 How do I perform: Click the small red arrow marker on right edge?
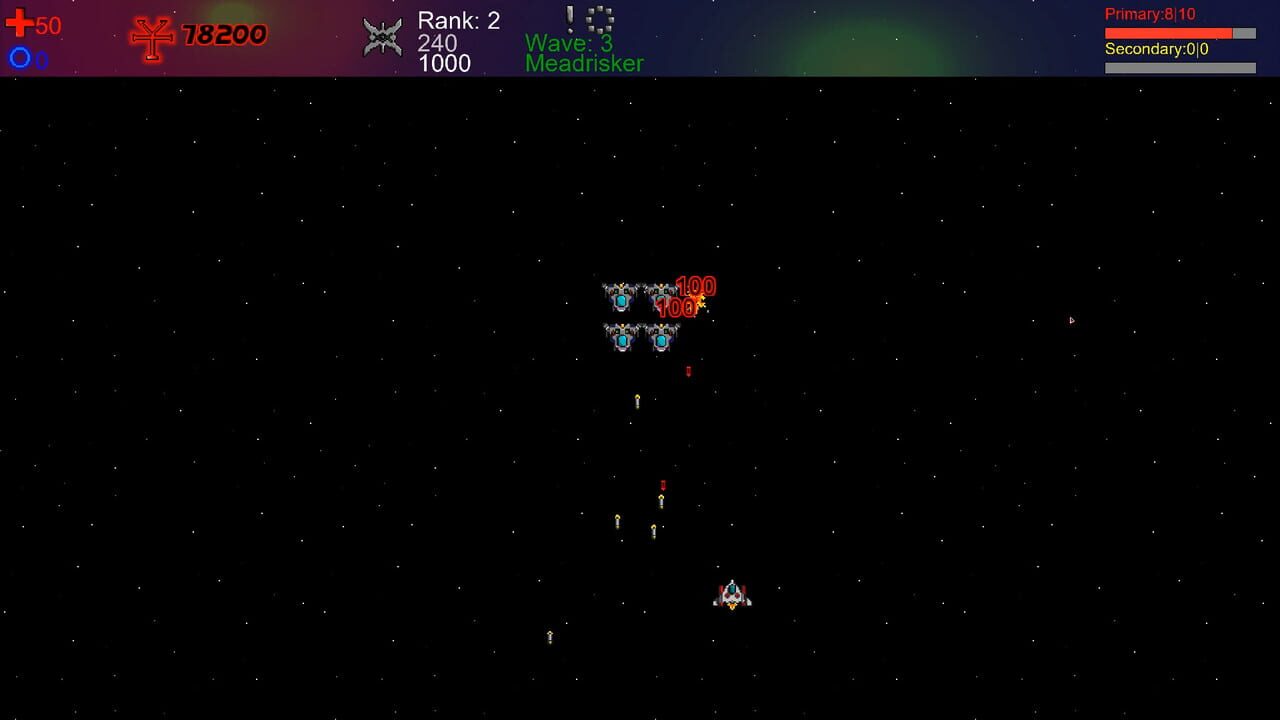pos(1072,319)
